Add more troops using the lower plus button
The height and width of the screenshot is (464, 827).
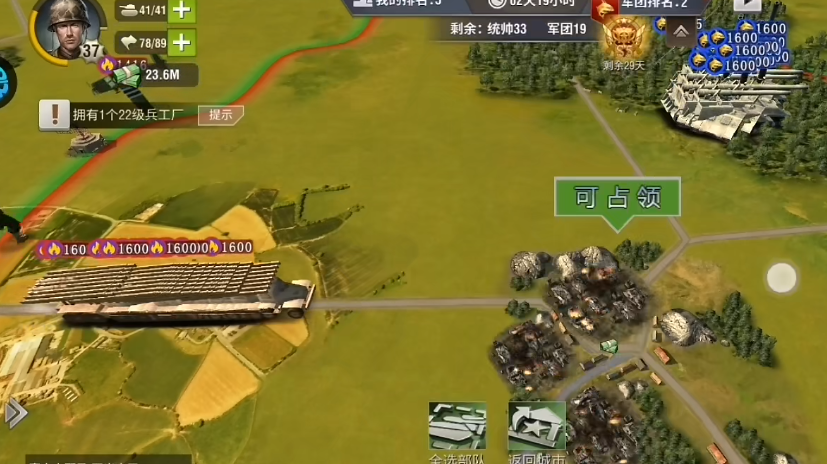point(181,42)
